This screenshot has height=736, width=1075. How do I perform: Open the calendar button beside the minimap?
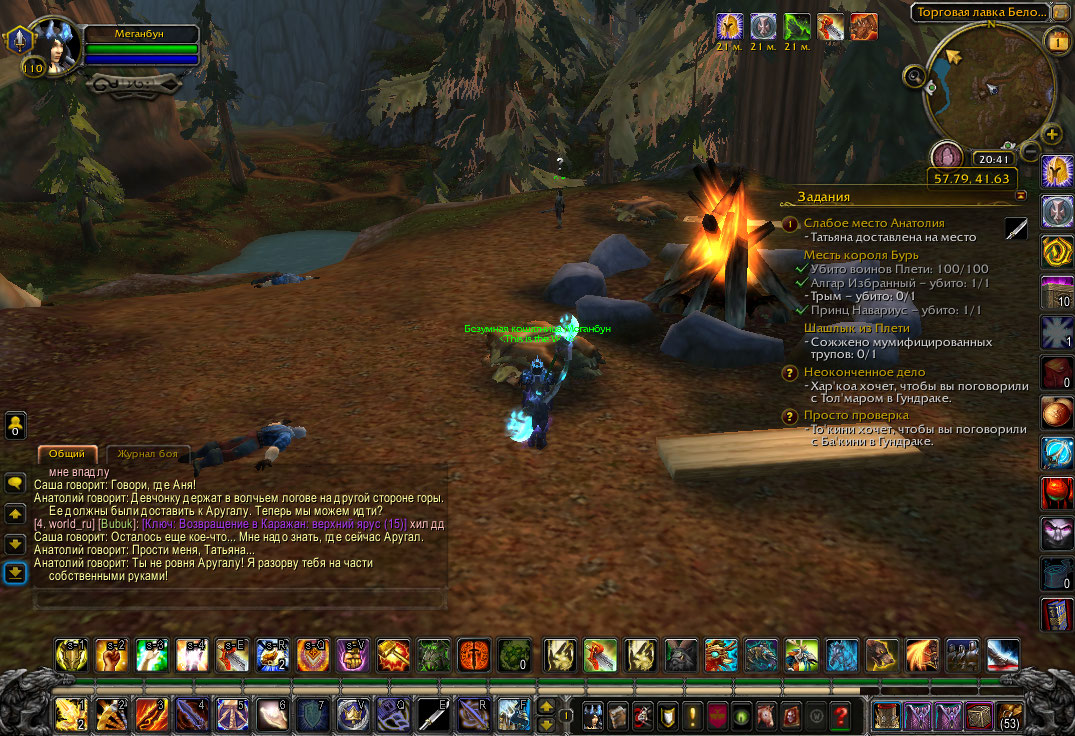pos(1057,42)
